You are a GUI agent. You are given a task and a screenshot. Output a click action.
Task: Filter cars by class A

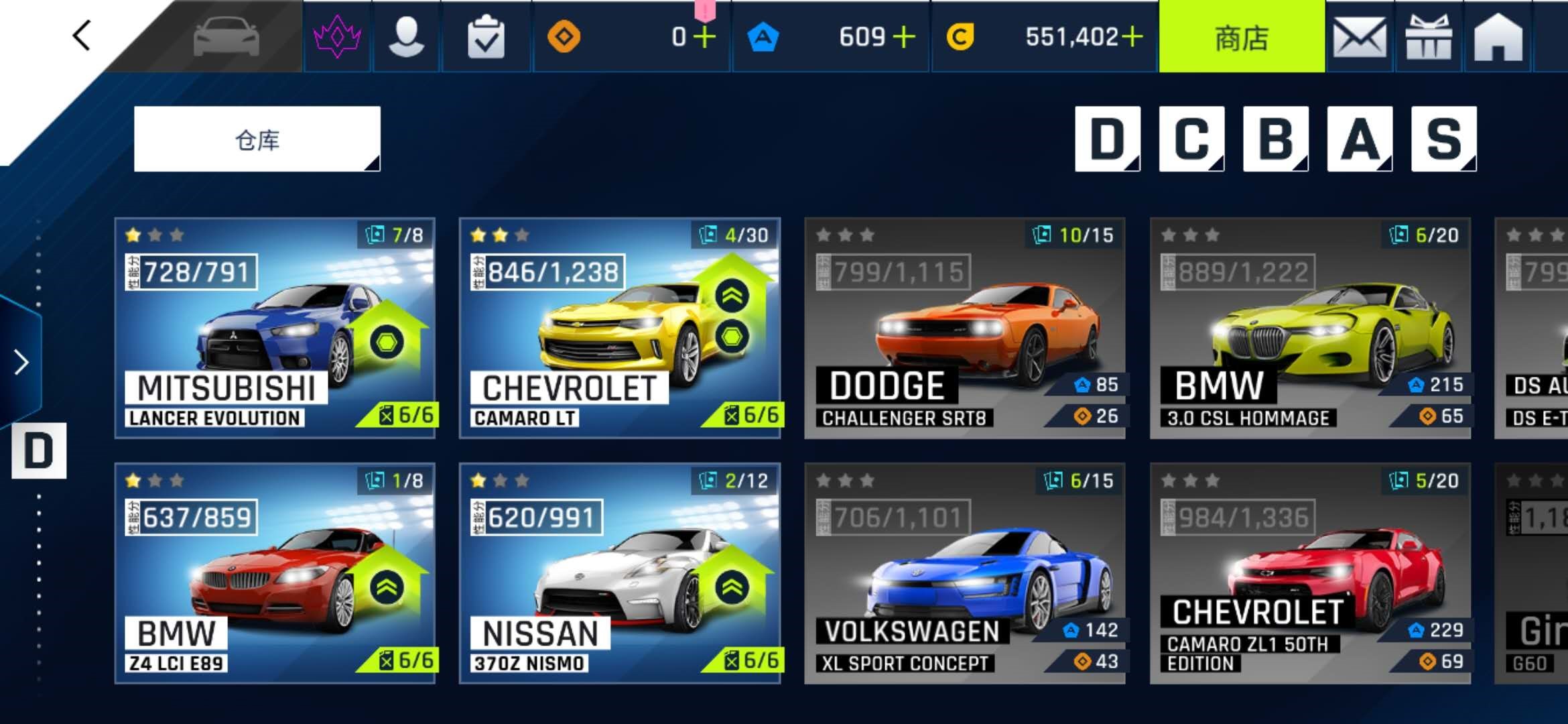(x=1360, y=139)
